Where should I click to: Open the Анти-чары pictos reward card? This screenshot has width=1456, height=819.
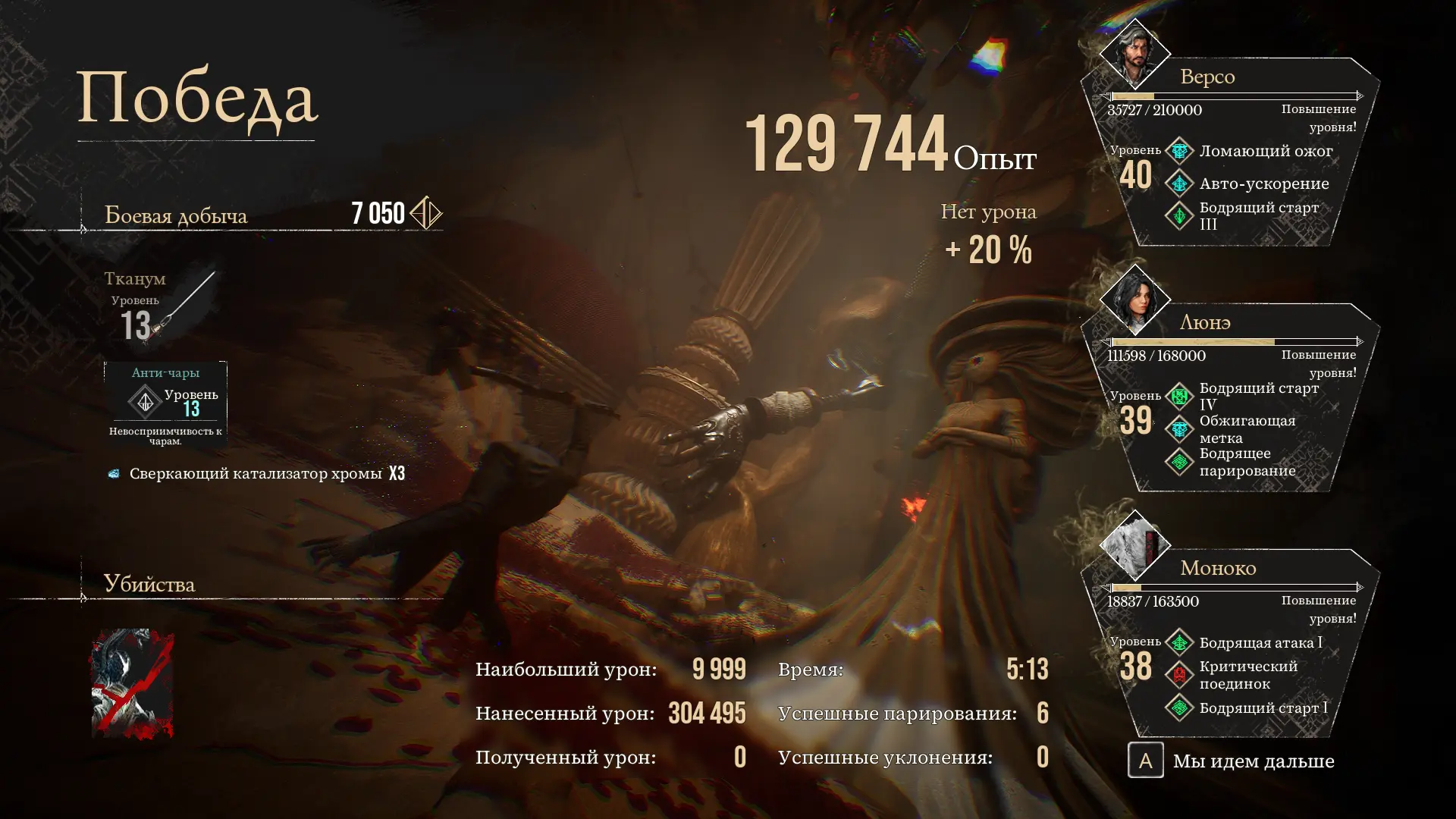click(165, 403)
